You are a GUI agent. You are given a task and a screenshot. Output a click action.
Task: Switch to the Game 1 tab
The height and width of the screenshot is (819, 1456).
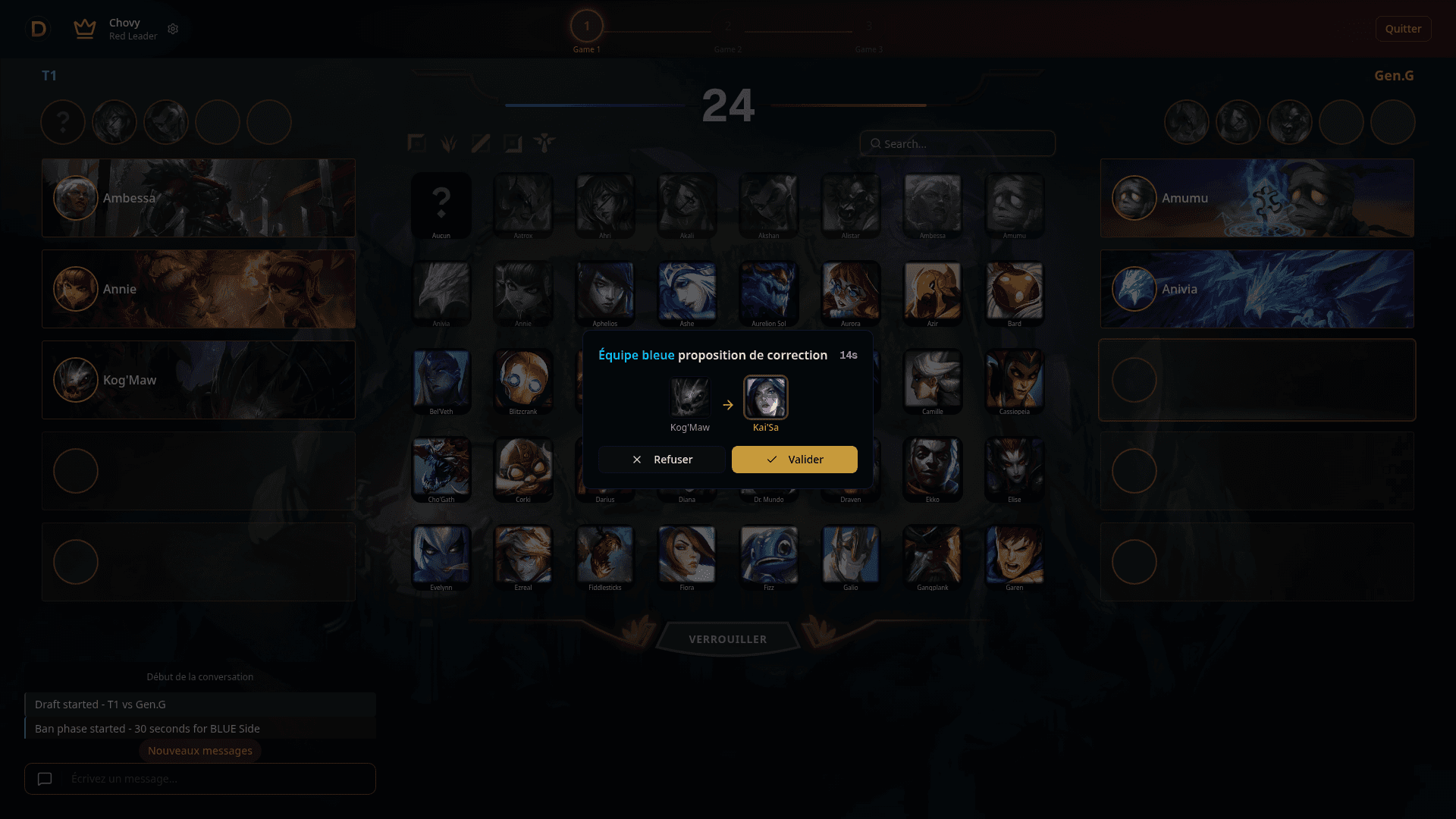tap(586, 25)
